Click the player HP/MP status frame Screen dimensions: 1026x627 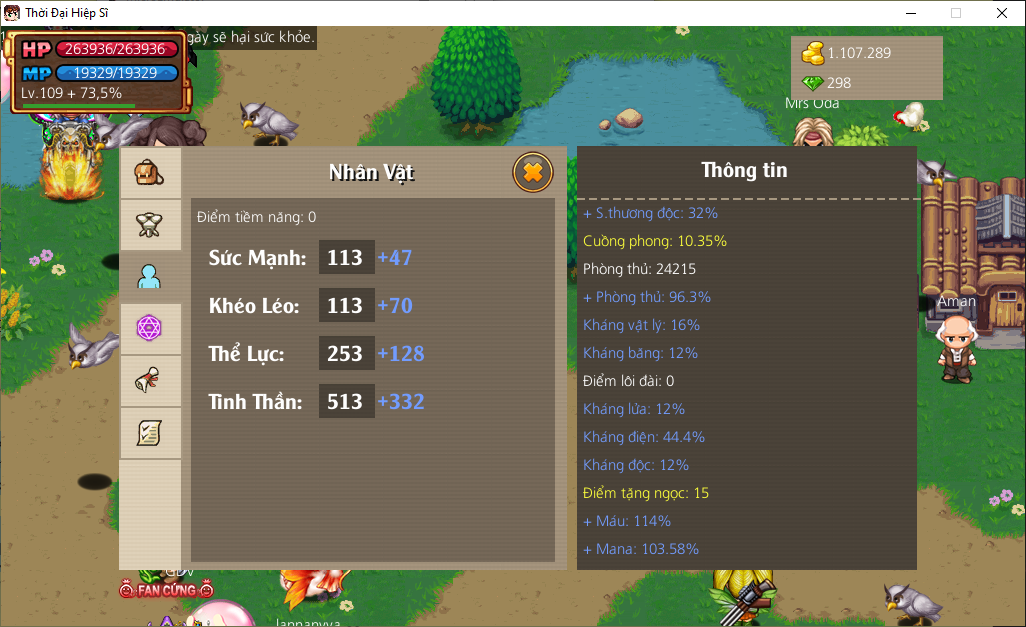(x=99, y=71)
